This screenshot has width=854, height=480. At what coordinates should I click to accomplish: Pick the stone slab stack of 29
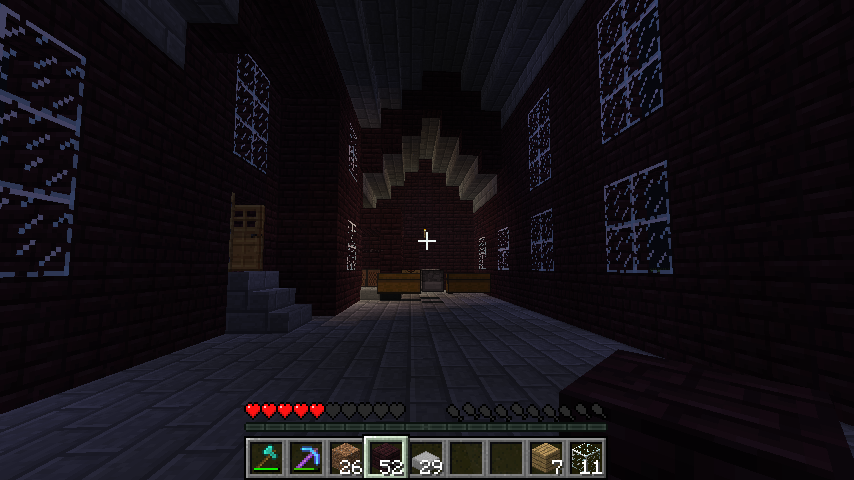(426, 458)
